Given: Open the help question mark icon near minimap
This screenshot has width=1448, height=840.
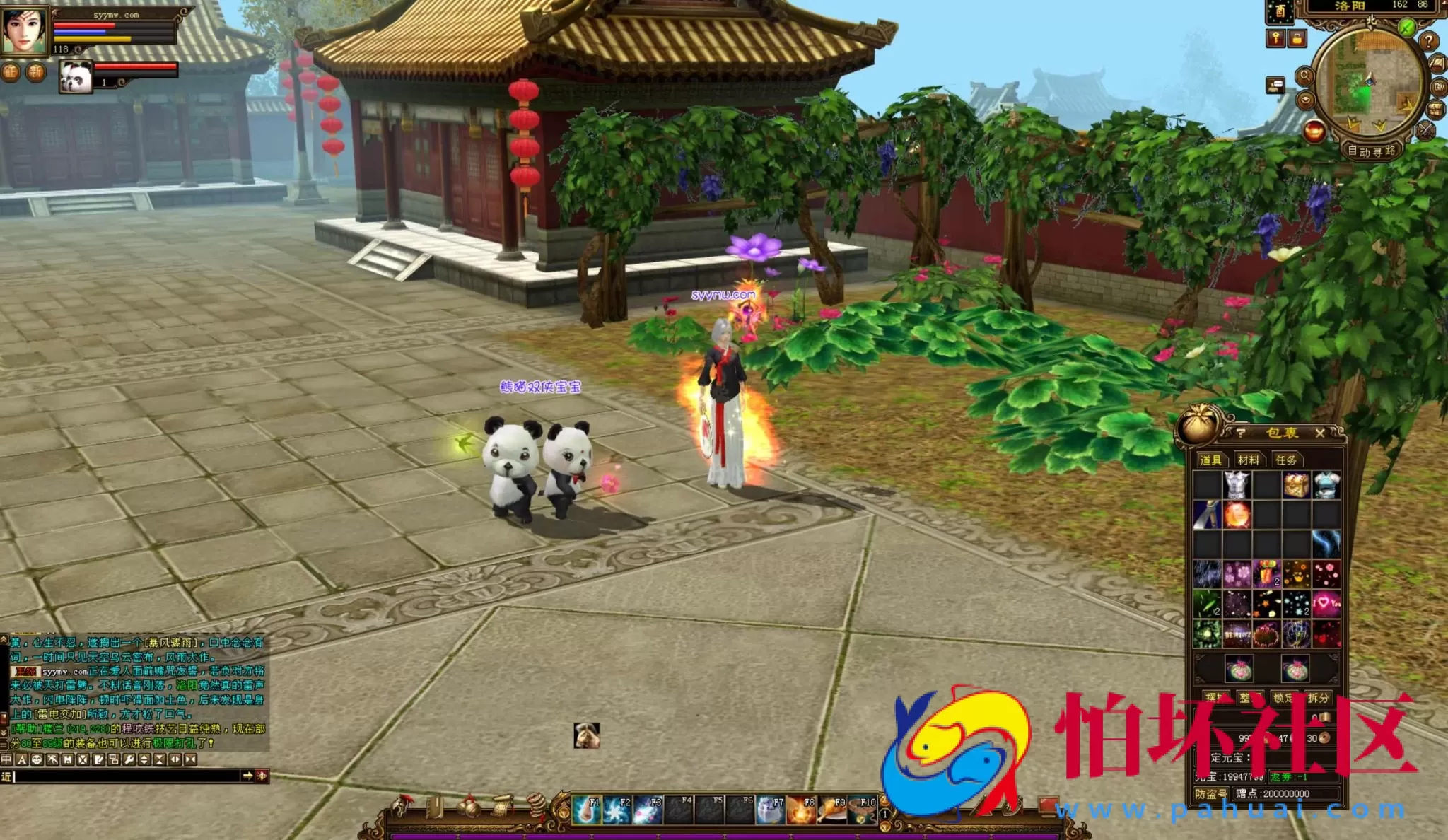Looking at the screenshot, I should [x=1429, y=41].
